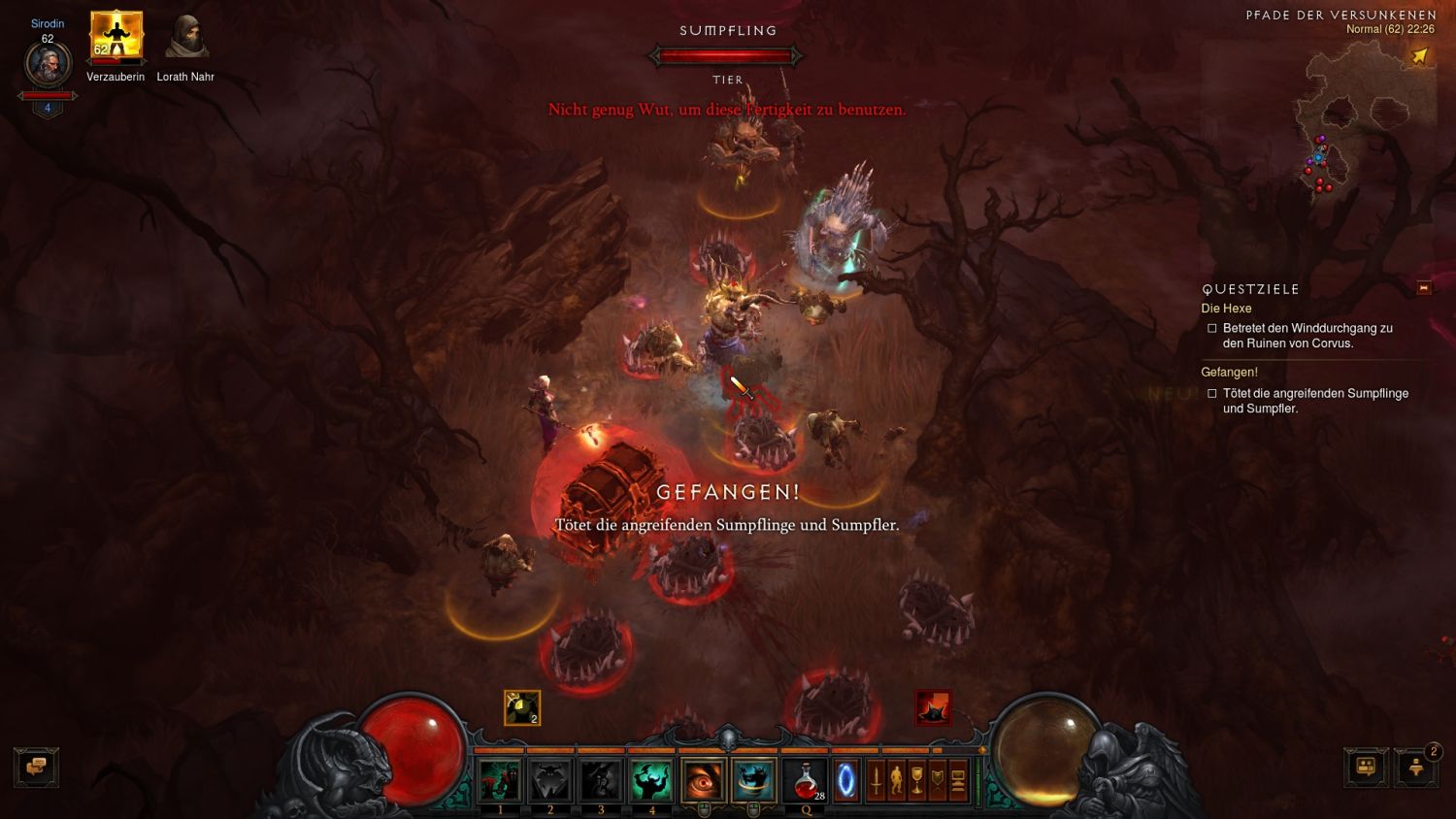Click Sirodin's player portrait
Image resolution: width=1456 pixels, height=819 pixels.
[48, 66]
